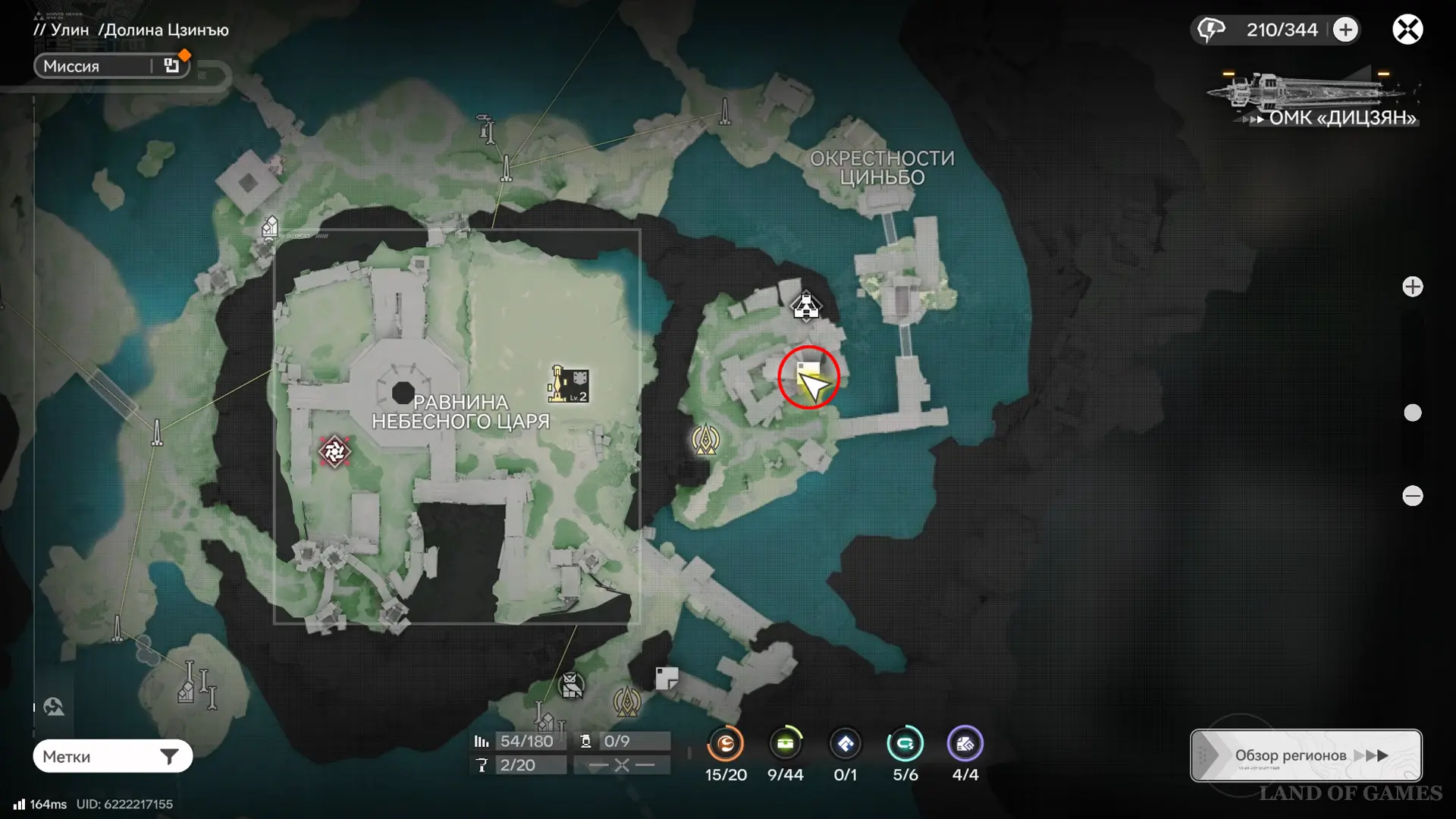Click the orange 15/20 collectible icon
1456x819 pixels.
[726, 744]
